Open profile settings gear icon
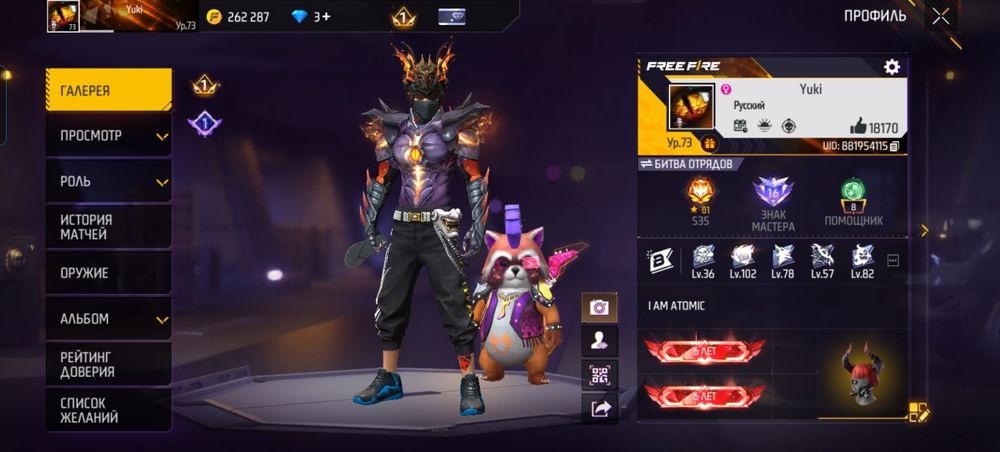 (891, 67)
